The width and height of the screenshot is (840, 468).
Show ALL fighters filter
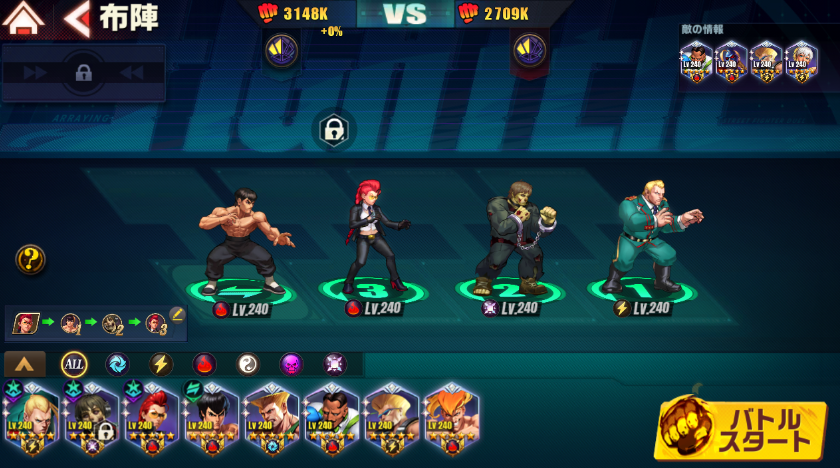point(74,364)
